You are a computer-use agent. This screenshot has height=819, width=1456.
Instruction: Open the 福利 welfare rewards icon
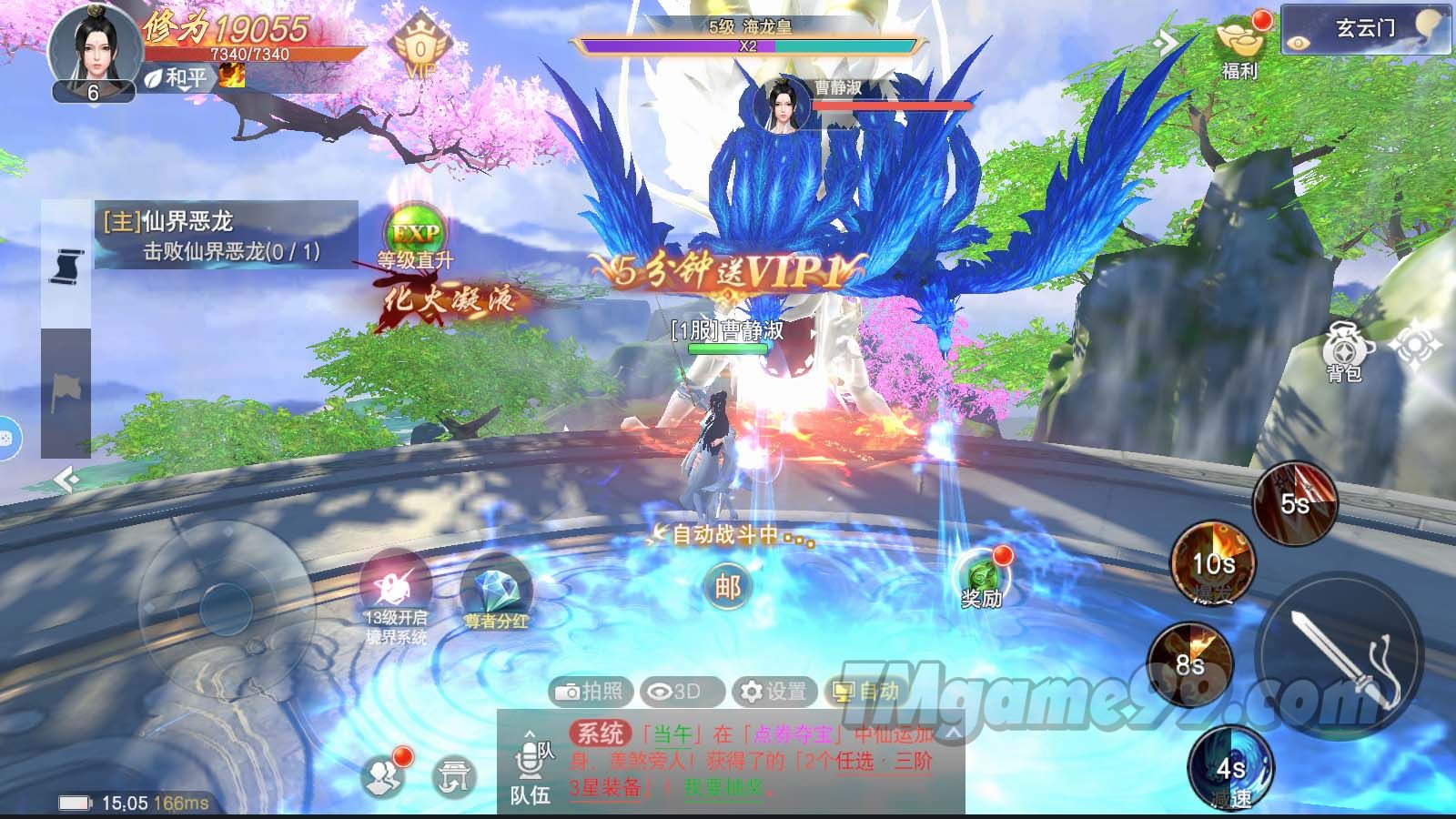(1239, 45)
